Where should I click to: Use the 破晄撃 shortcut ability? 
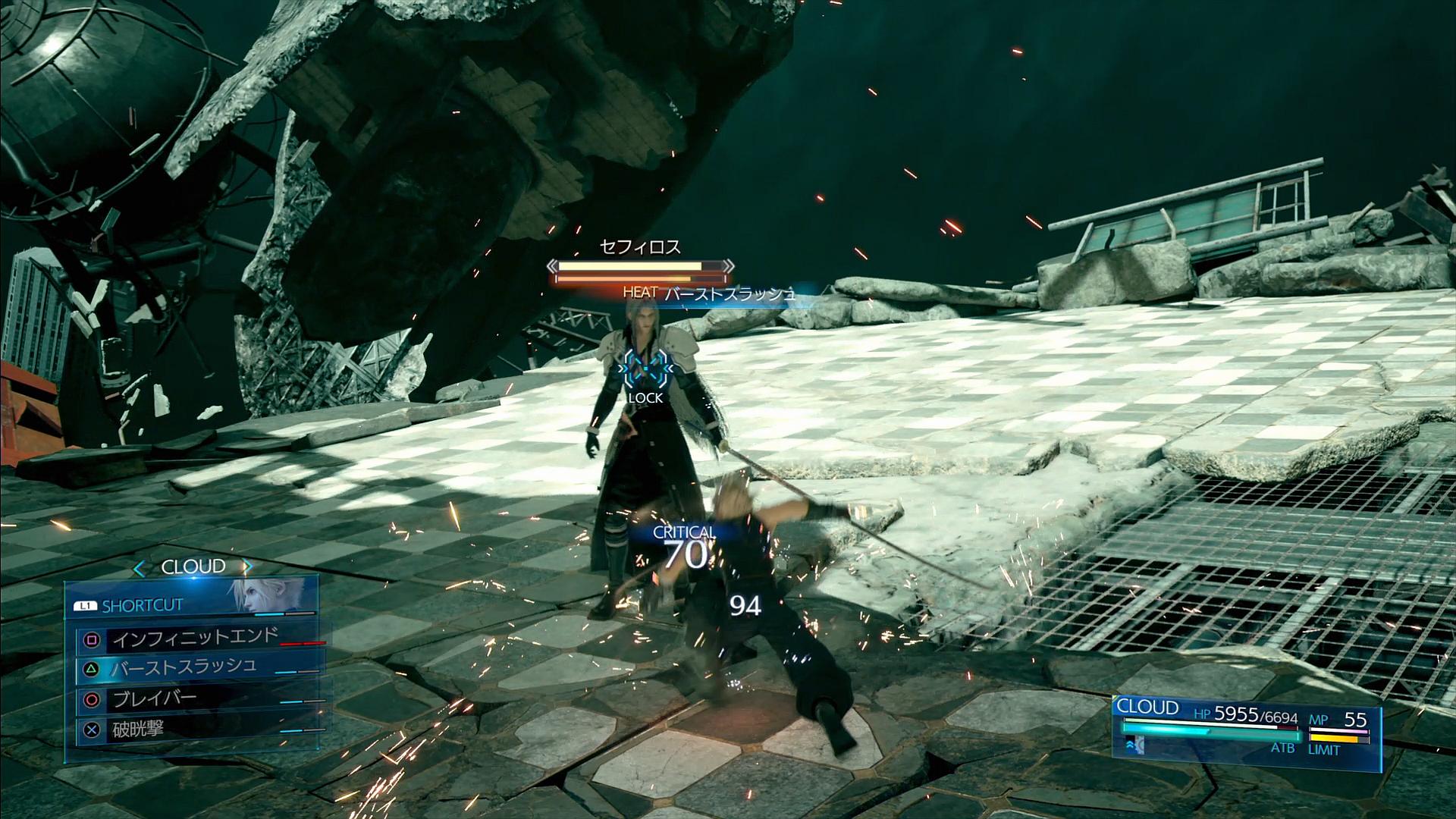click(x=138, y=730)
